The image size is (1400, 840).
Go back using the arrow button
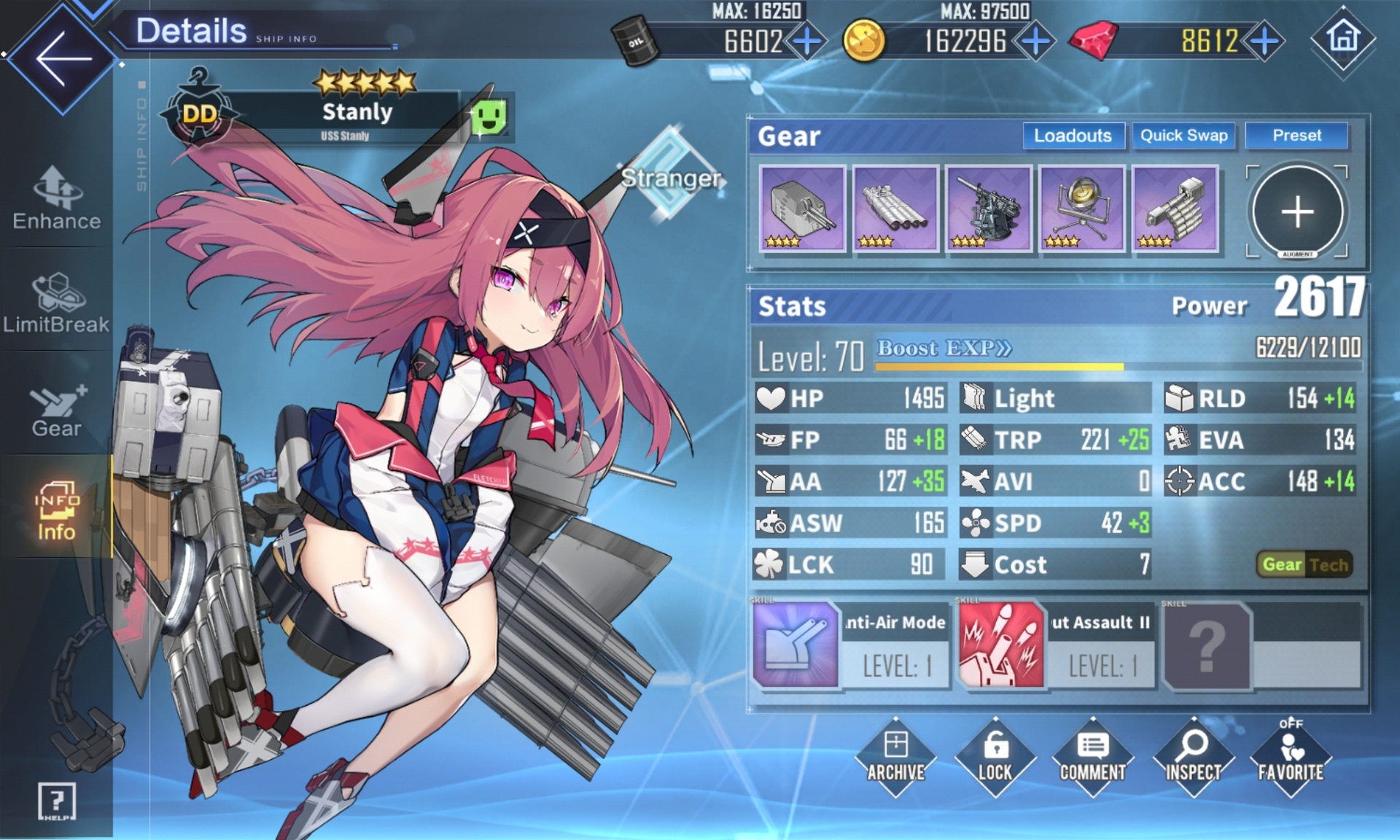(x=62, y=58)
